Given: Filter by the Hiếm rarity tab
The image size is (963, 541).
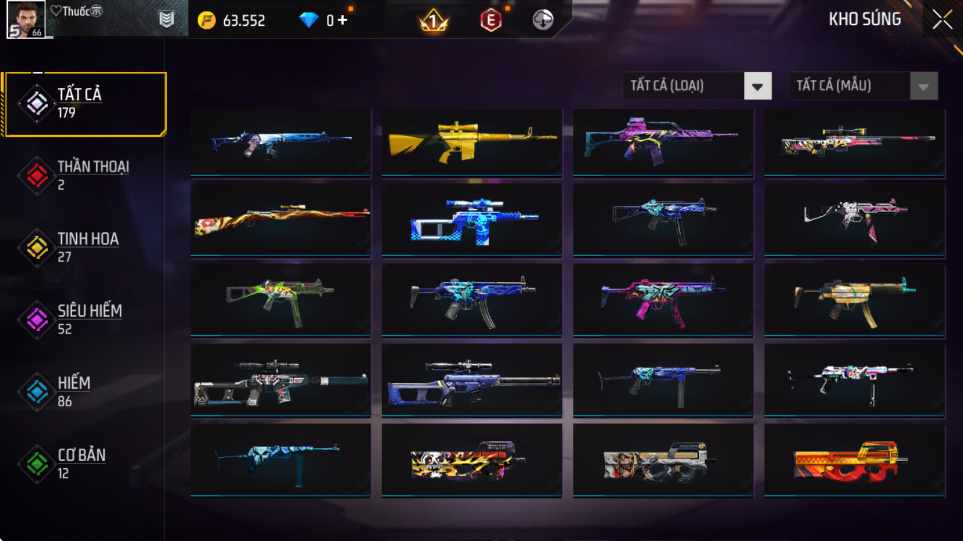Looking at the screenshot, I should click(84, 391).
